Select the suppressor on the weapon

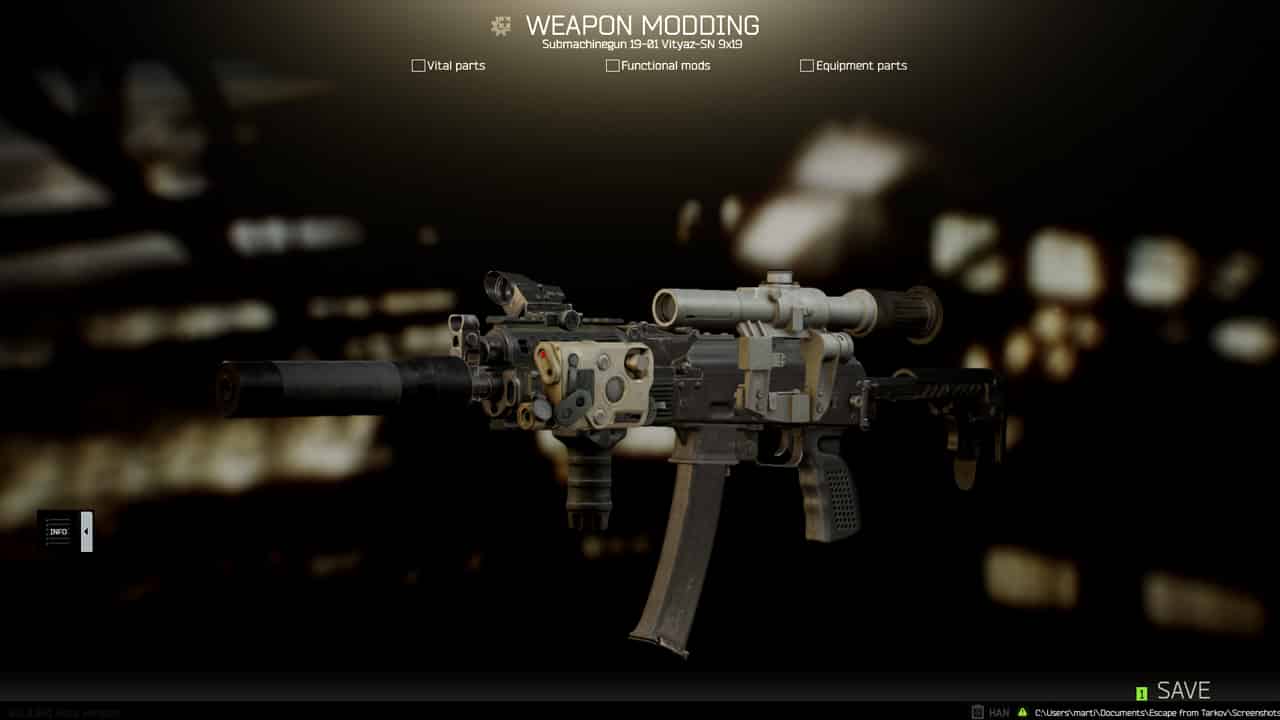pyautogui.click(x=330, y=381)
